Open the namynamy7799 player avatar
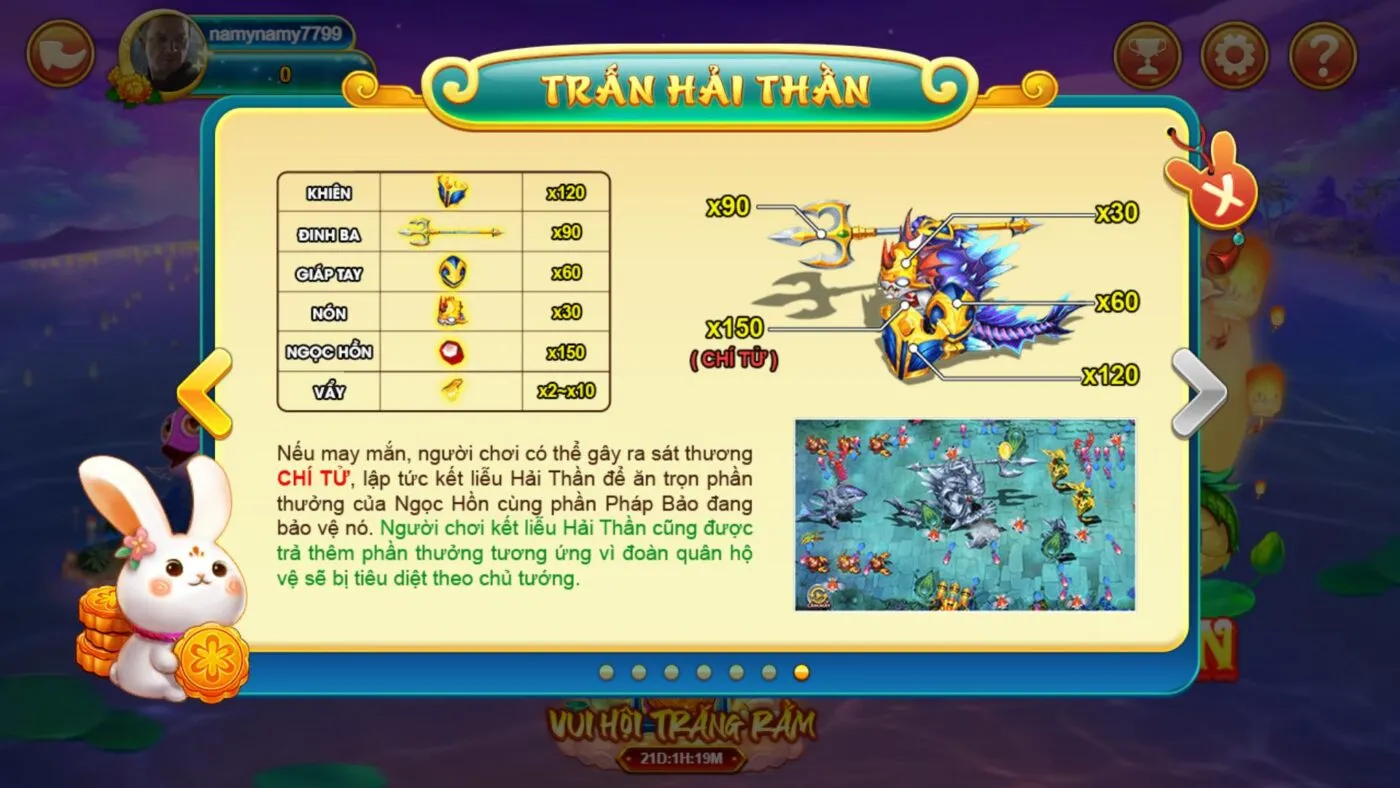 (163, 54)
